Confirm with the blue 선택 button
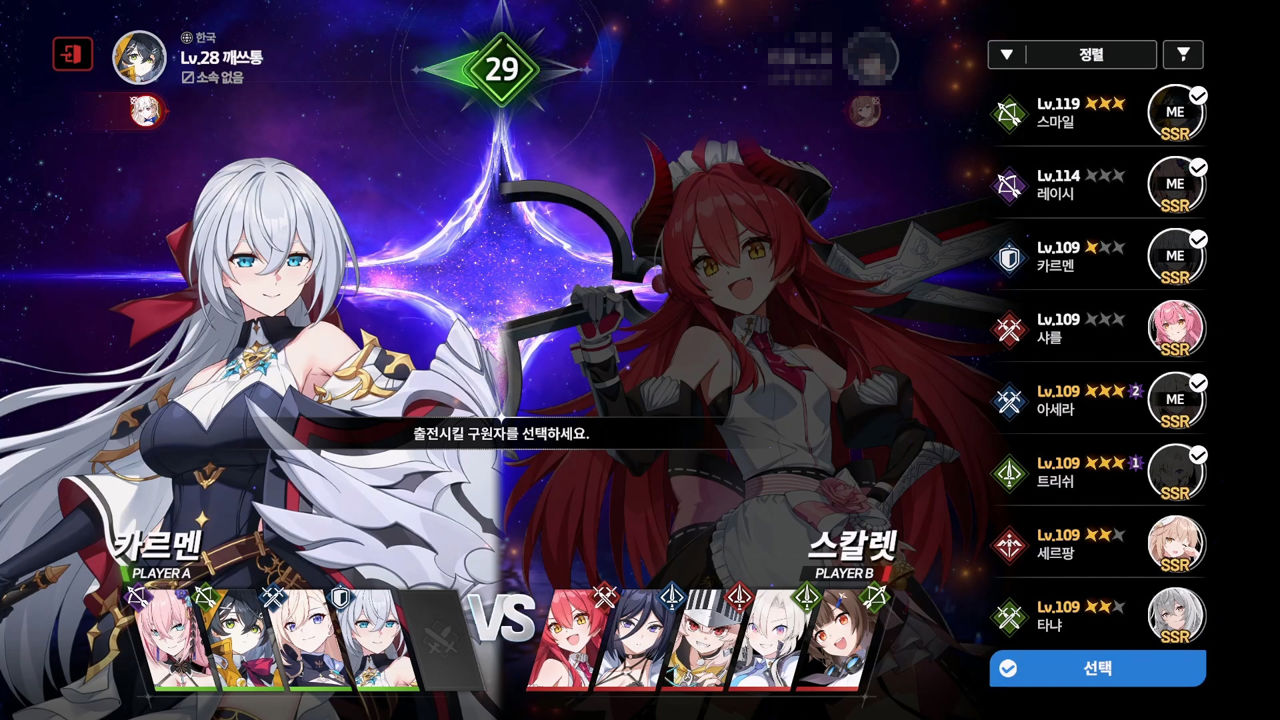This screenshot has width=1280, height=720. point(1097,668)
